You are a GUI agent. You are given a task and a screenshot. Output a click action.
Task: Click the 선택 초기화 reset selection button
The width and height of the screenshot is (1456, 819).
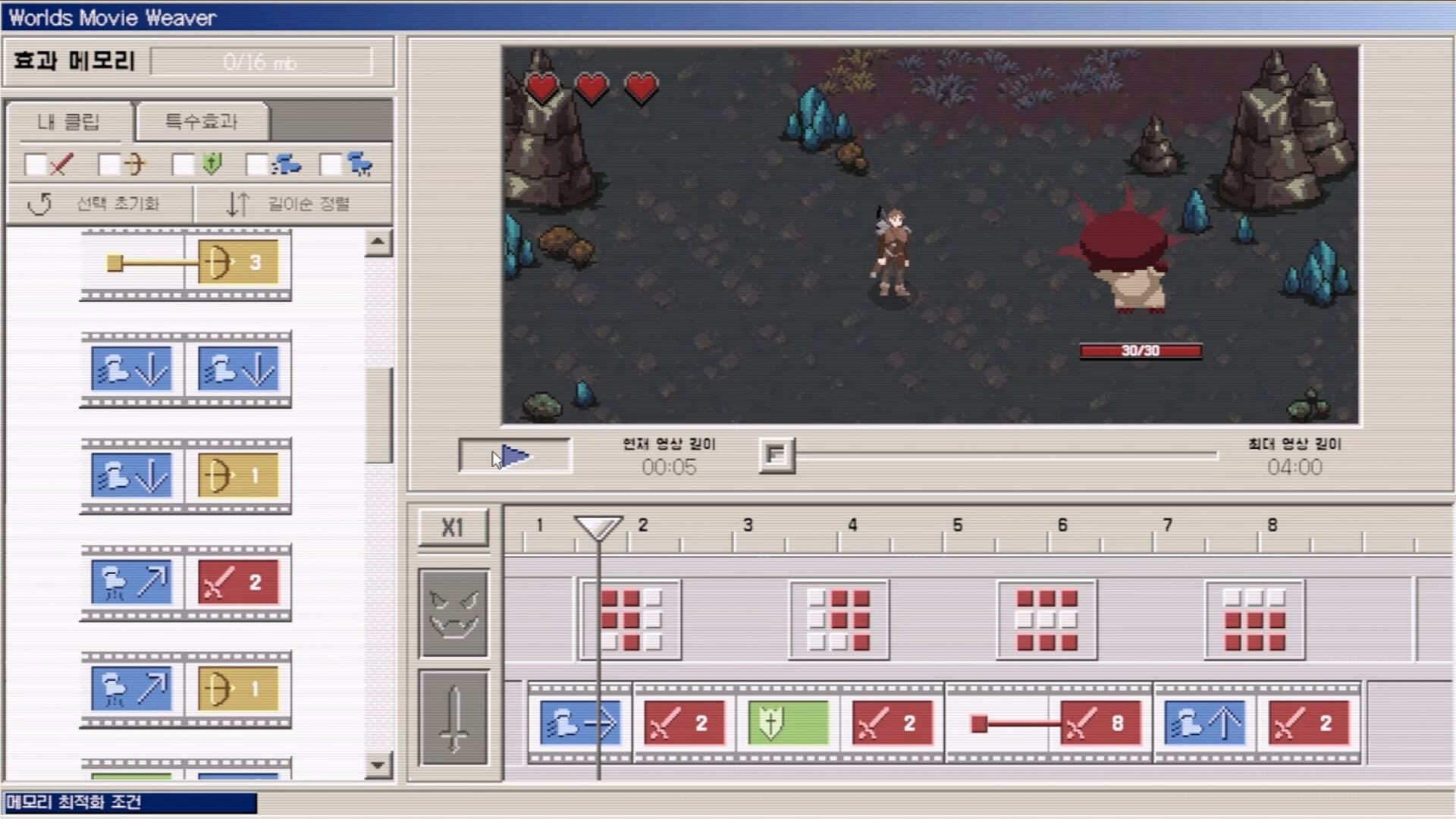point(99,203)
